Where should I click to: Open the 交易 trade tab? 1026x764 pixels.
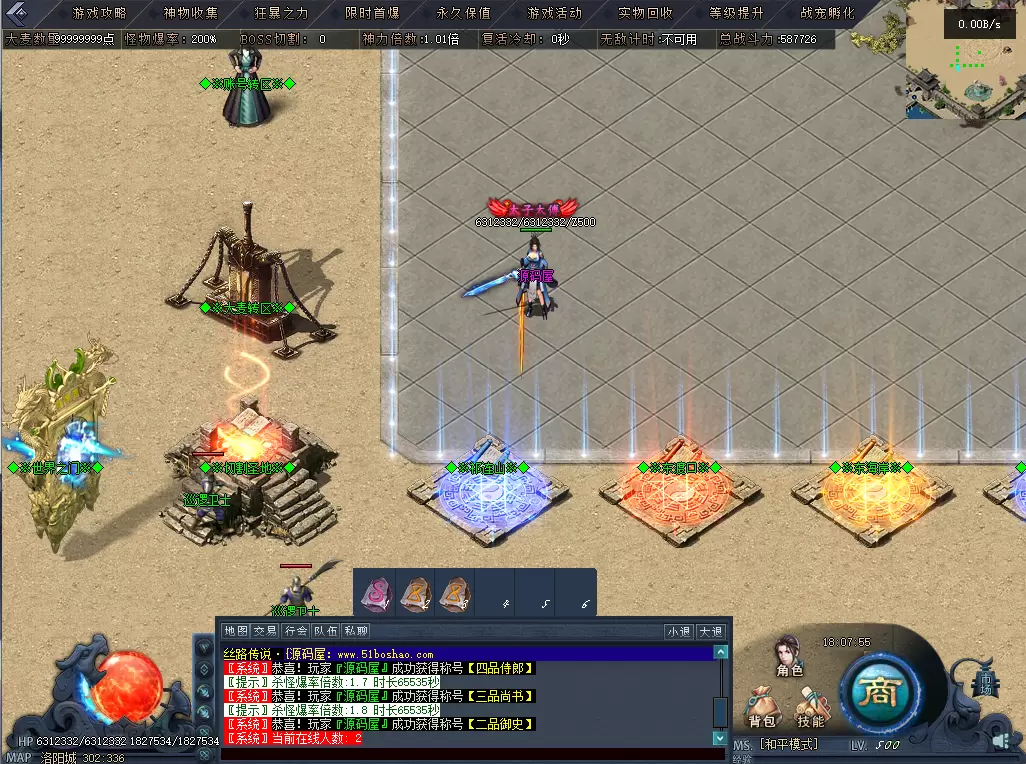click(265, 631)
